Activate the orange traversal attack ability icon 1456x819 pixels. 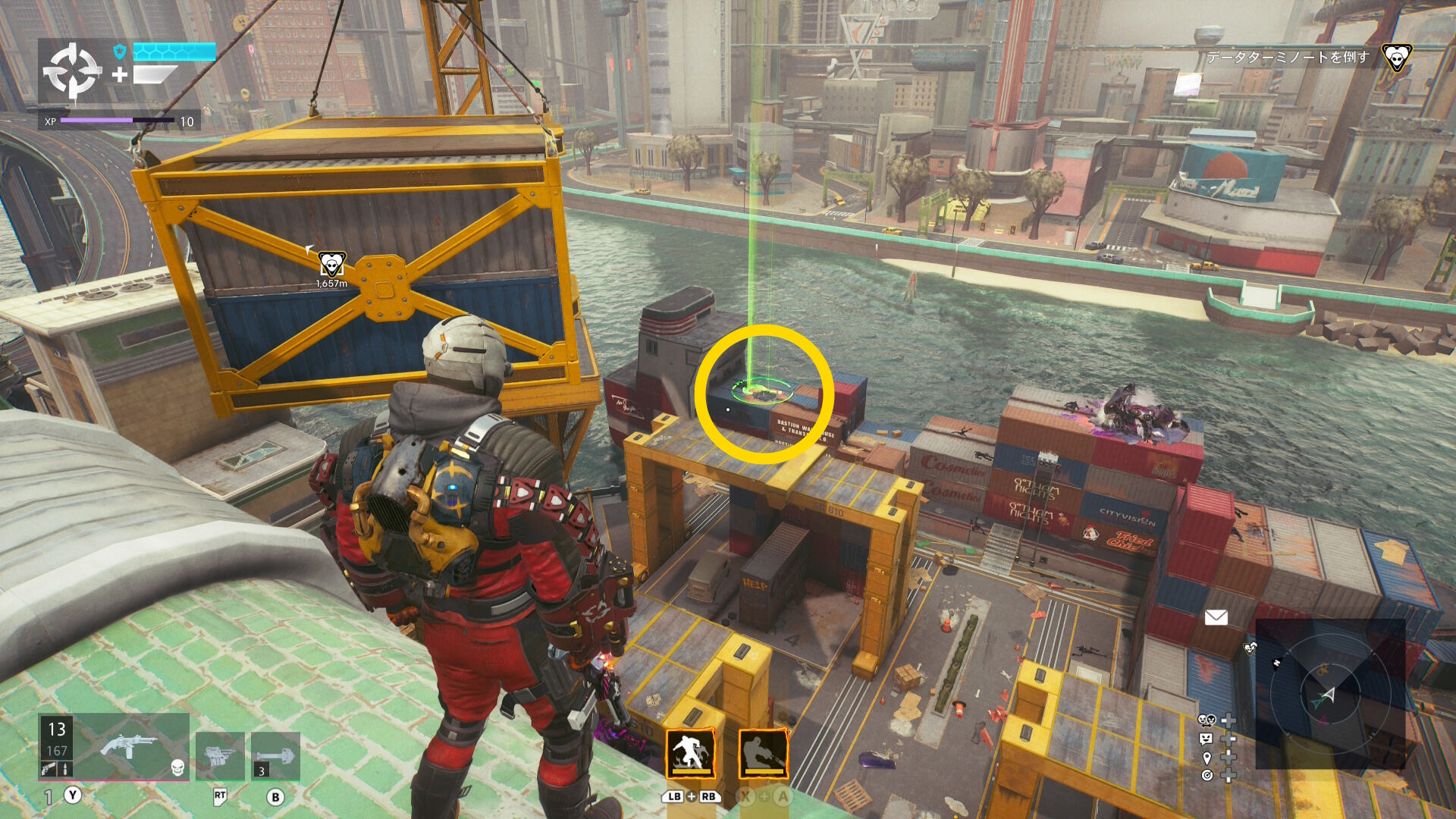click(690, 753)
